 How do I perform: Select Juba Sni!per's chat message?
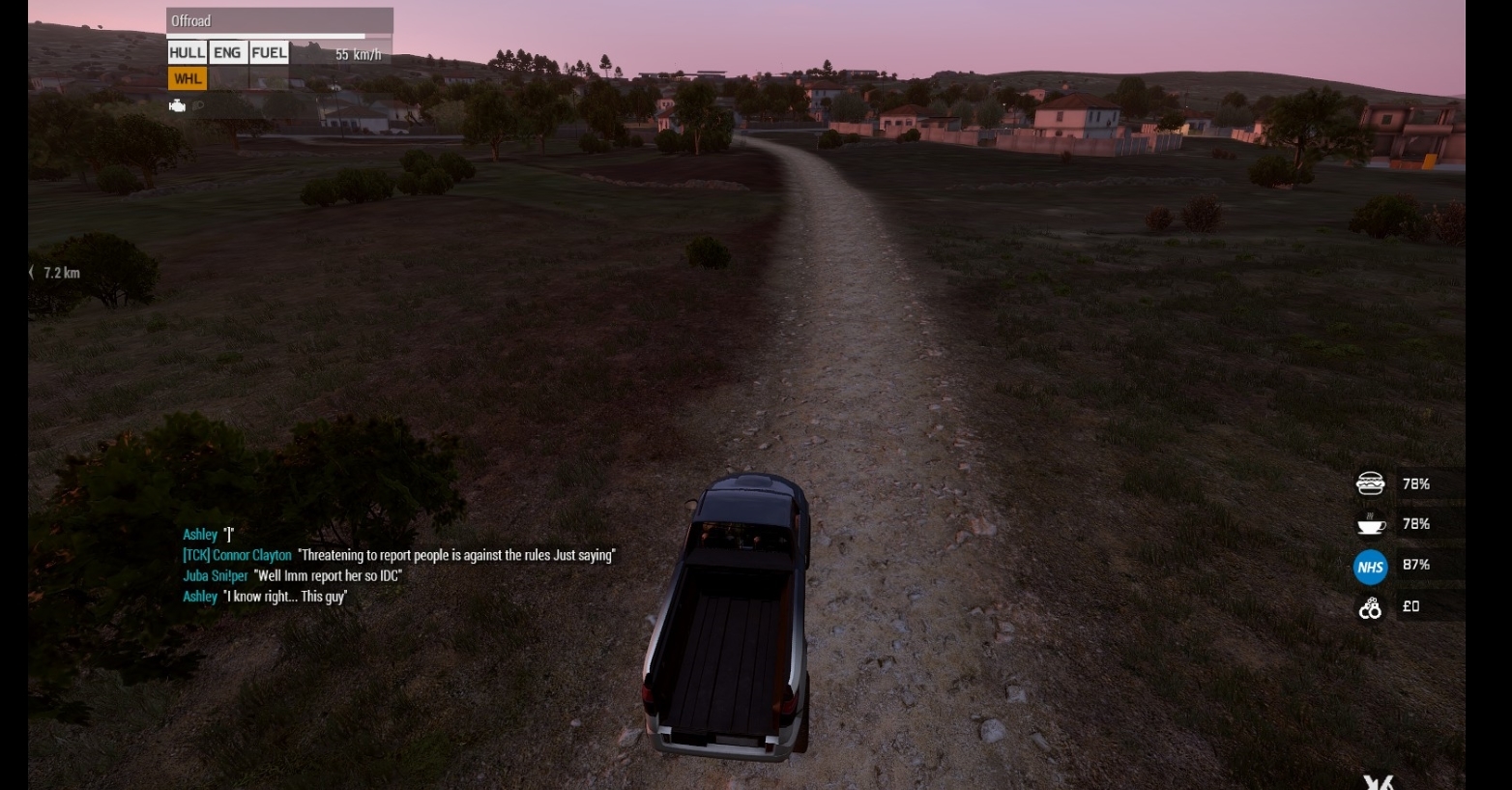click(327, 576)
